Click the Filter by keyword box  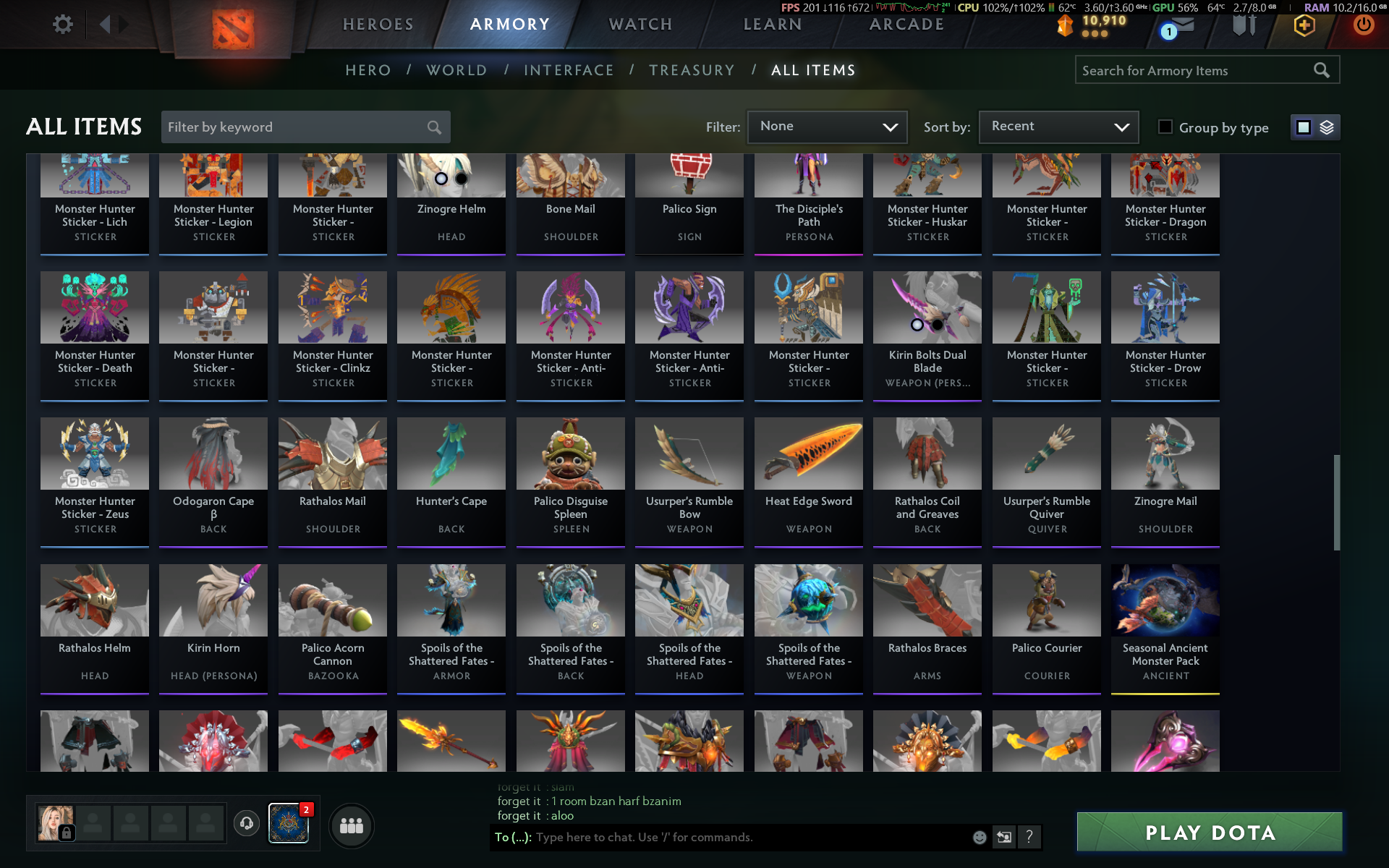tap(297, 127)
